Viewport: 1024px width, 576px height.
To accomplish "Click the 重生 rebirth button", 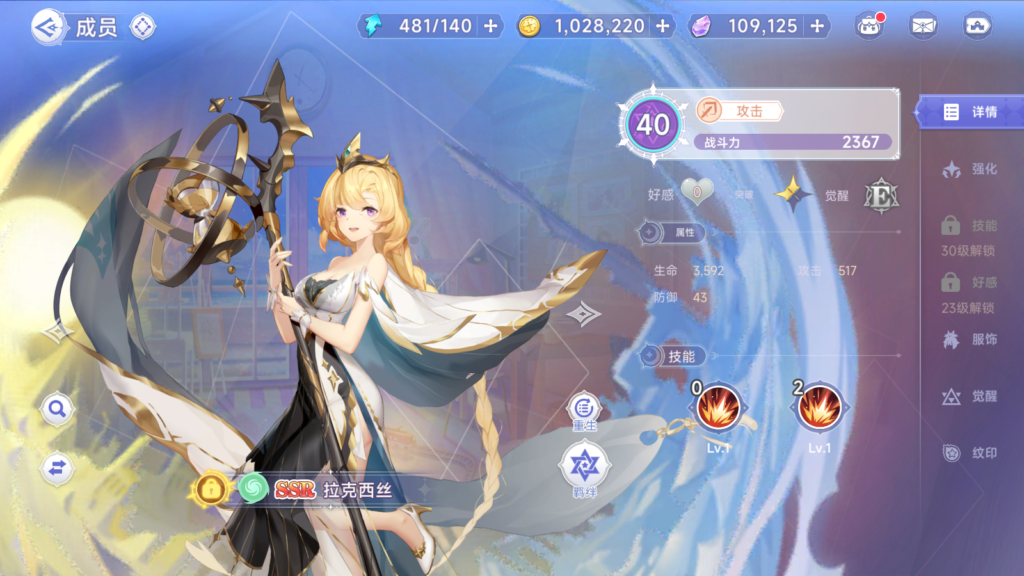I will [x=585, y=408].
